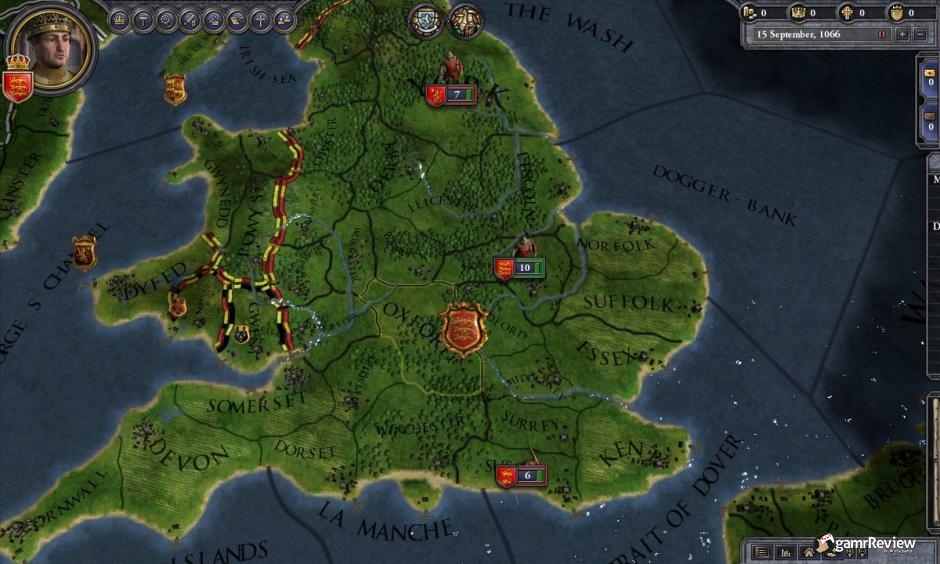This screenshot has height=564, width=940.
Task: Toggle pause via the red pause indicator
Action: (882, 34)
